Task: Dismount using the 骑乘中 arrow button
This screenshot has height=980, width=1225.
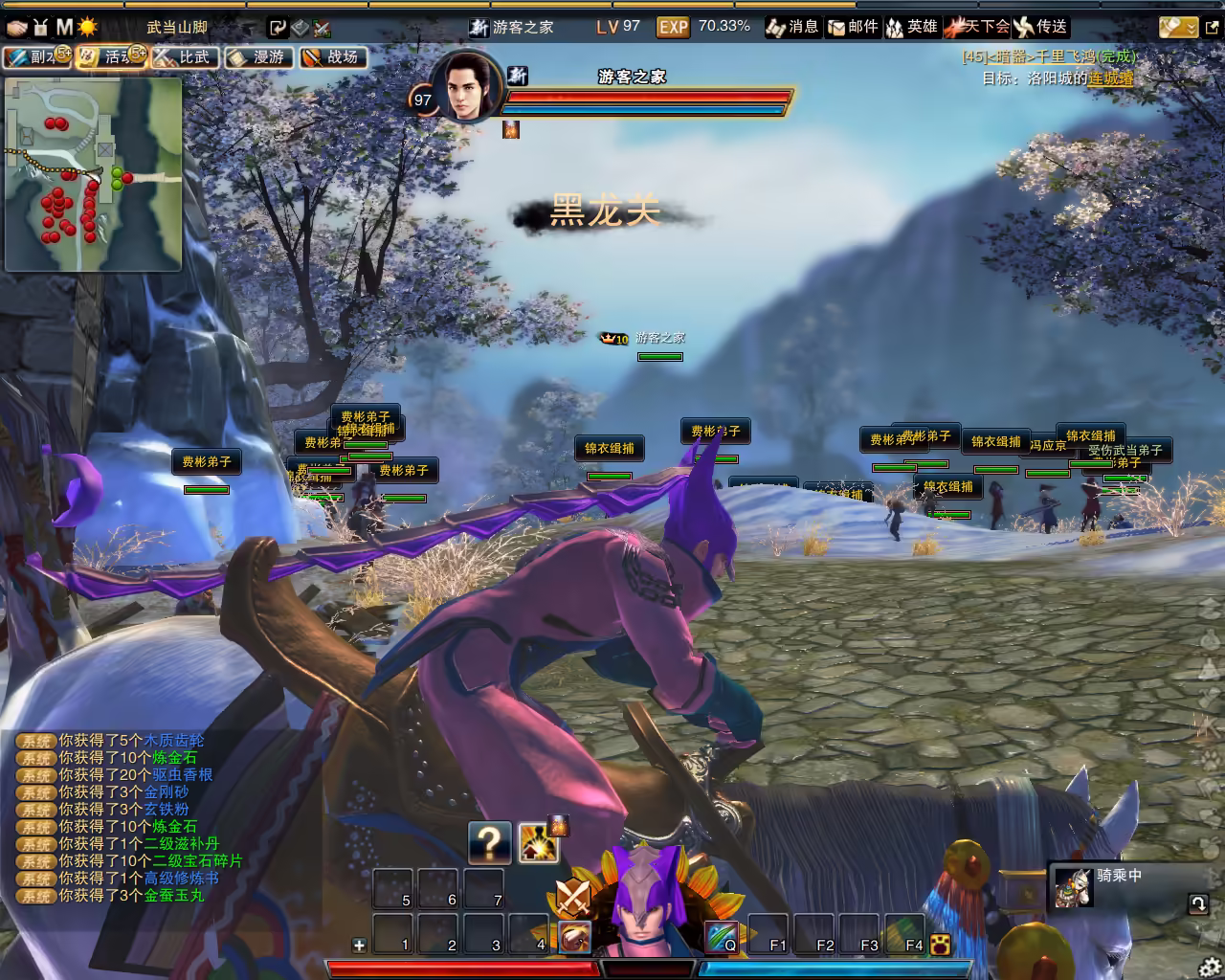Action: coord(1197,902)
